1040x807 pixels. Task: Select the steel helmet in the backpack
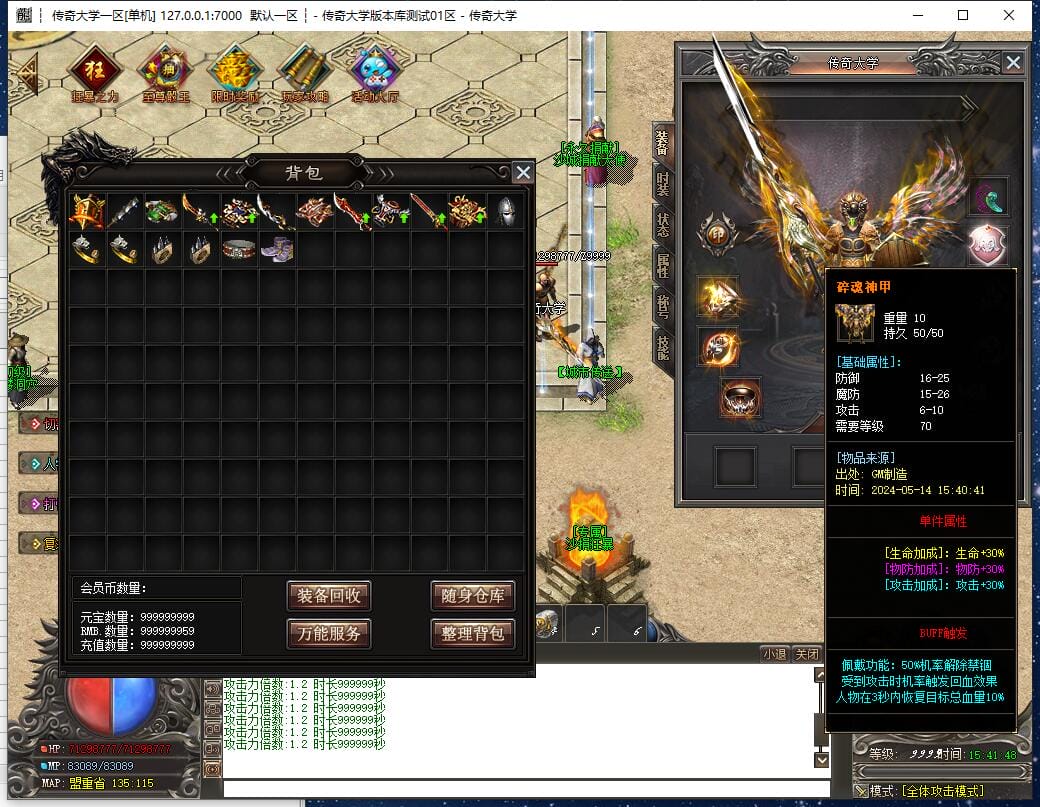click(506, 212)
